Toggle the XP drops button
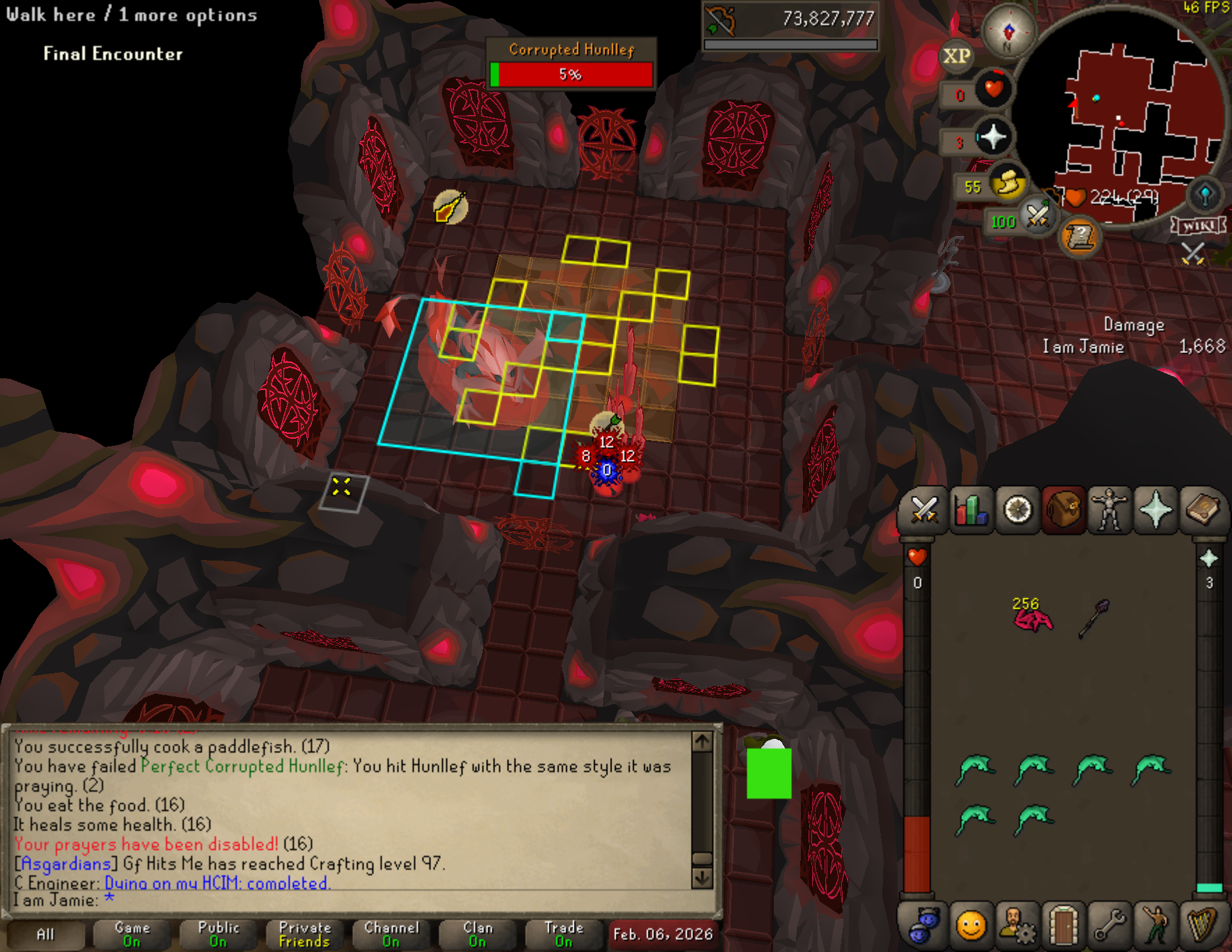Image resolution: width=1232 pixels, height=952 pixels. coord(956,56)
